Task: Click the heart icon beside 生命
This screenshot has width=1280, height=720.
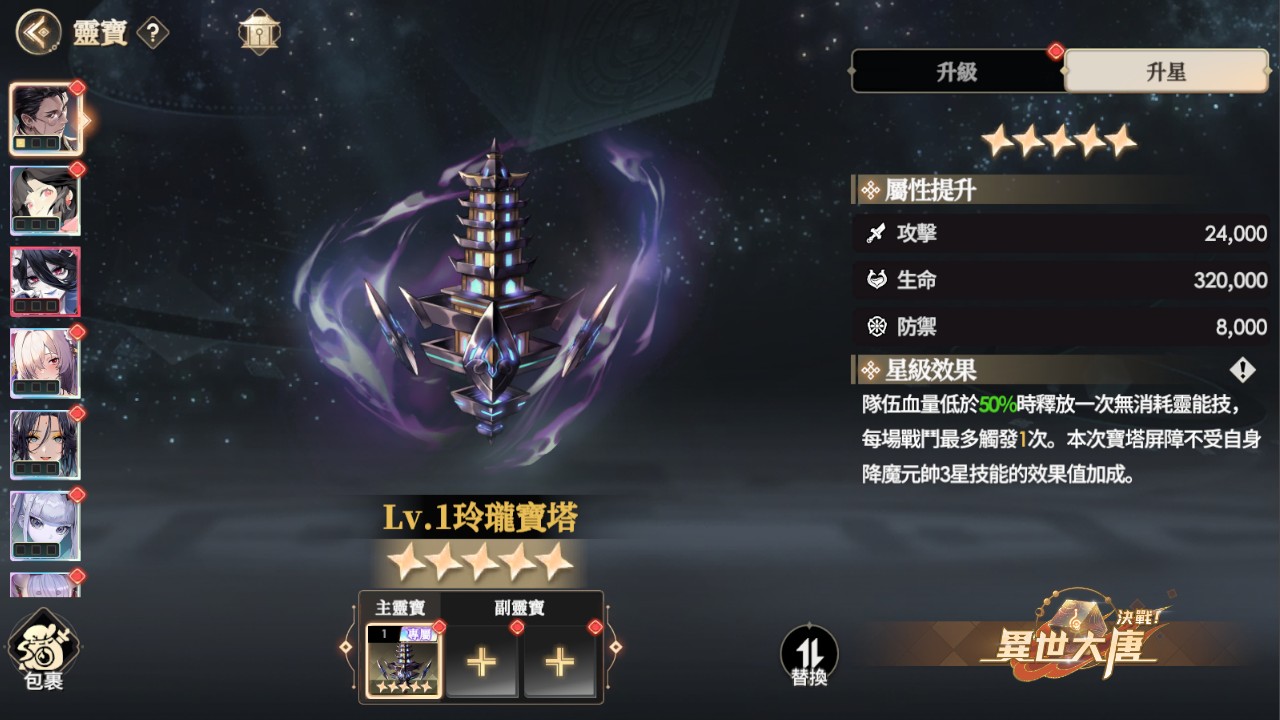Action: 875,280
